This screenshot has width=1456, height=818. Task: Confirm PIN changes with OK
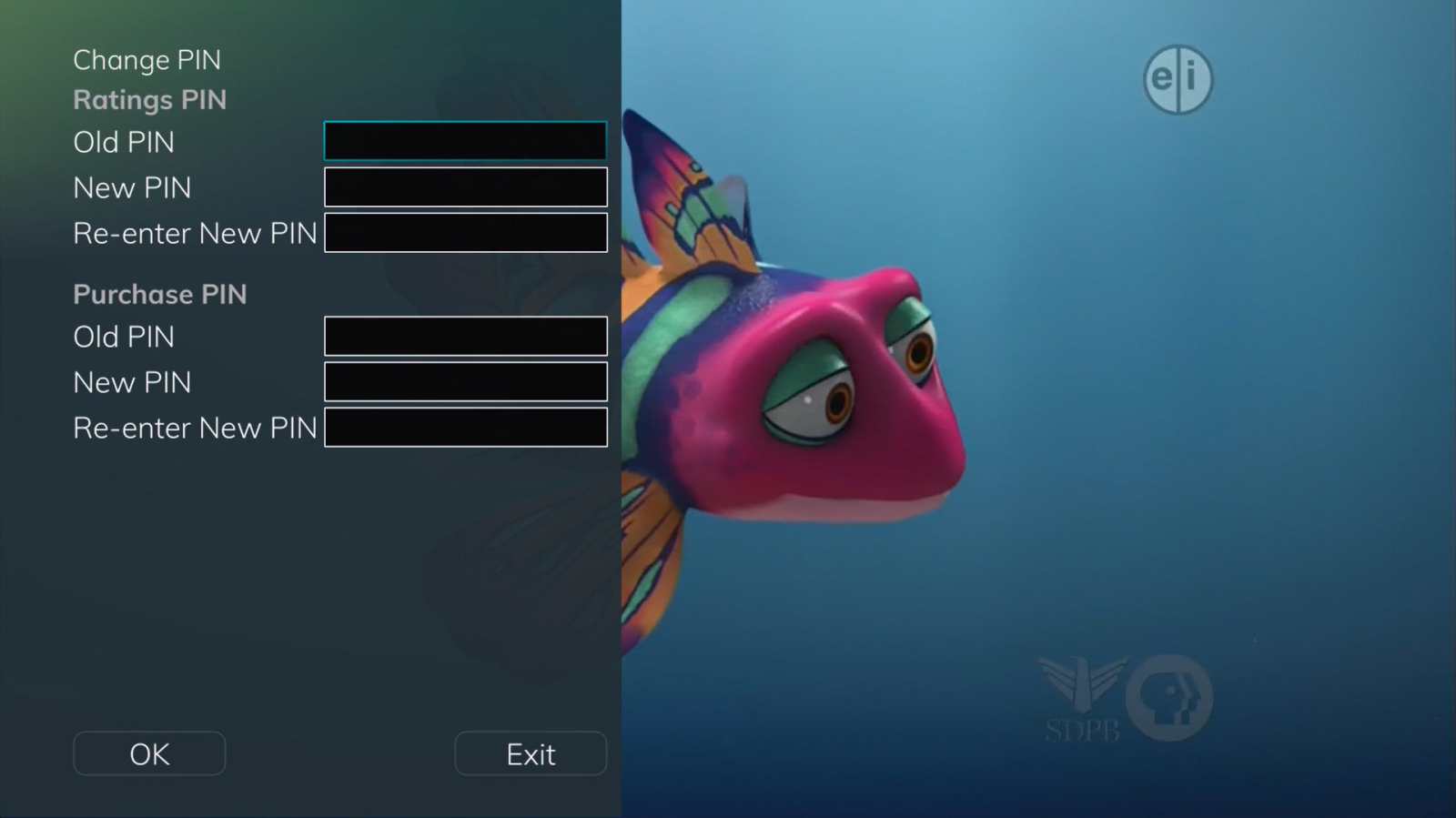[149, 753]
